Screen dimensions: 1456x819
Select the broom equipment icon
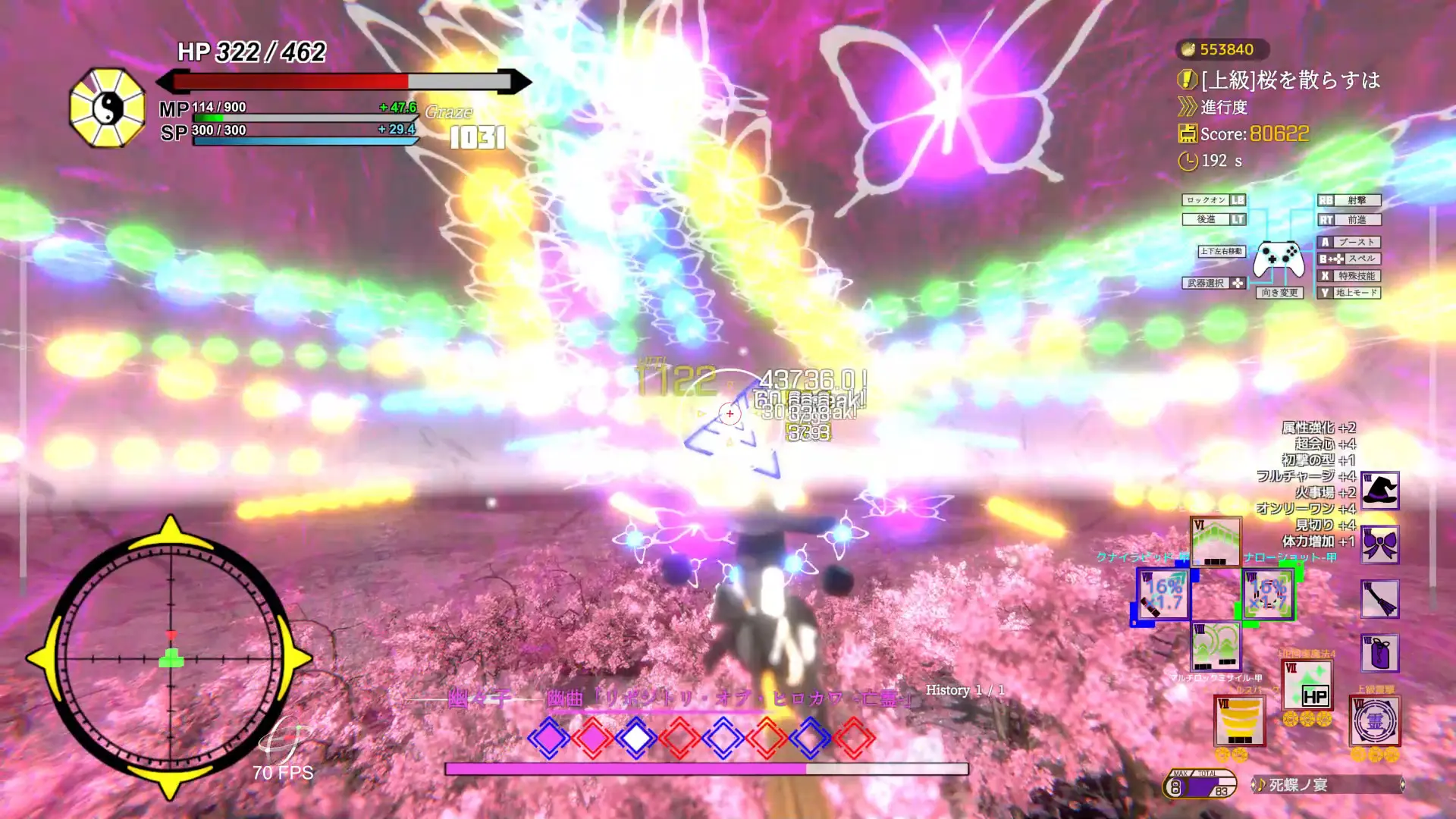click(x=1381, y=597)
